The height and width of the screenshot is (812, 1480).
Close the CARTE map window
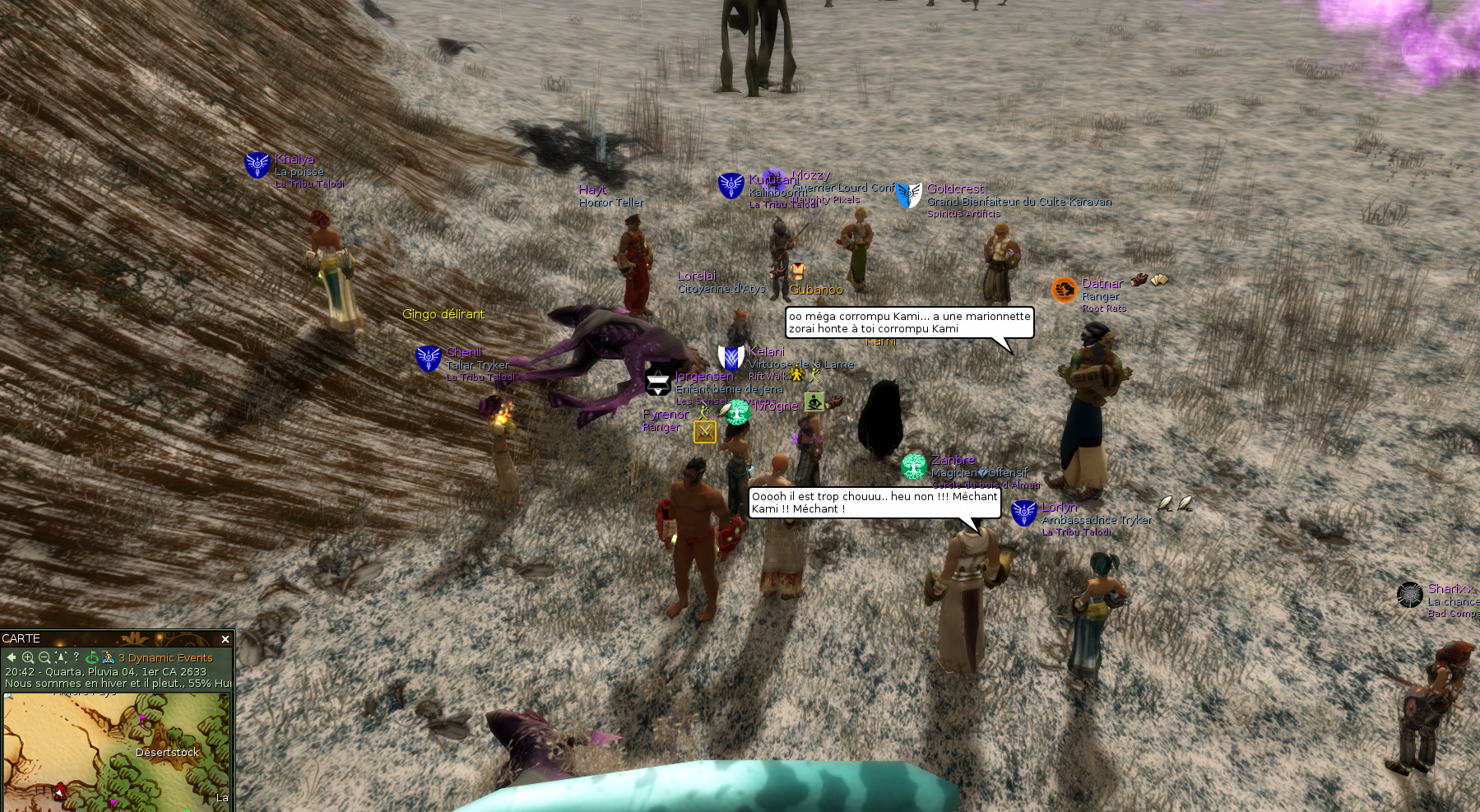[225, 639]
